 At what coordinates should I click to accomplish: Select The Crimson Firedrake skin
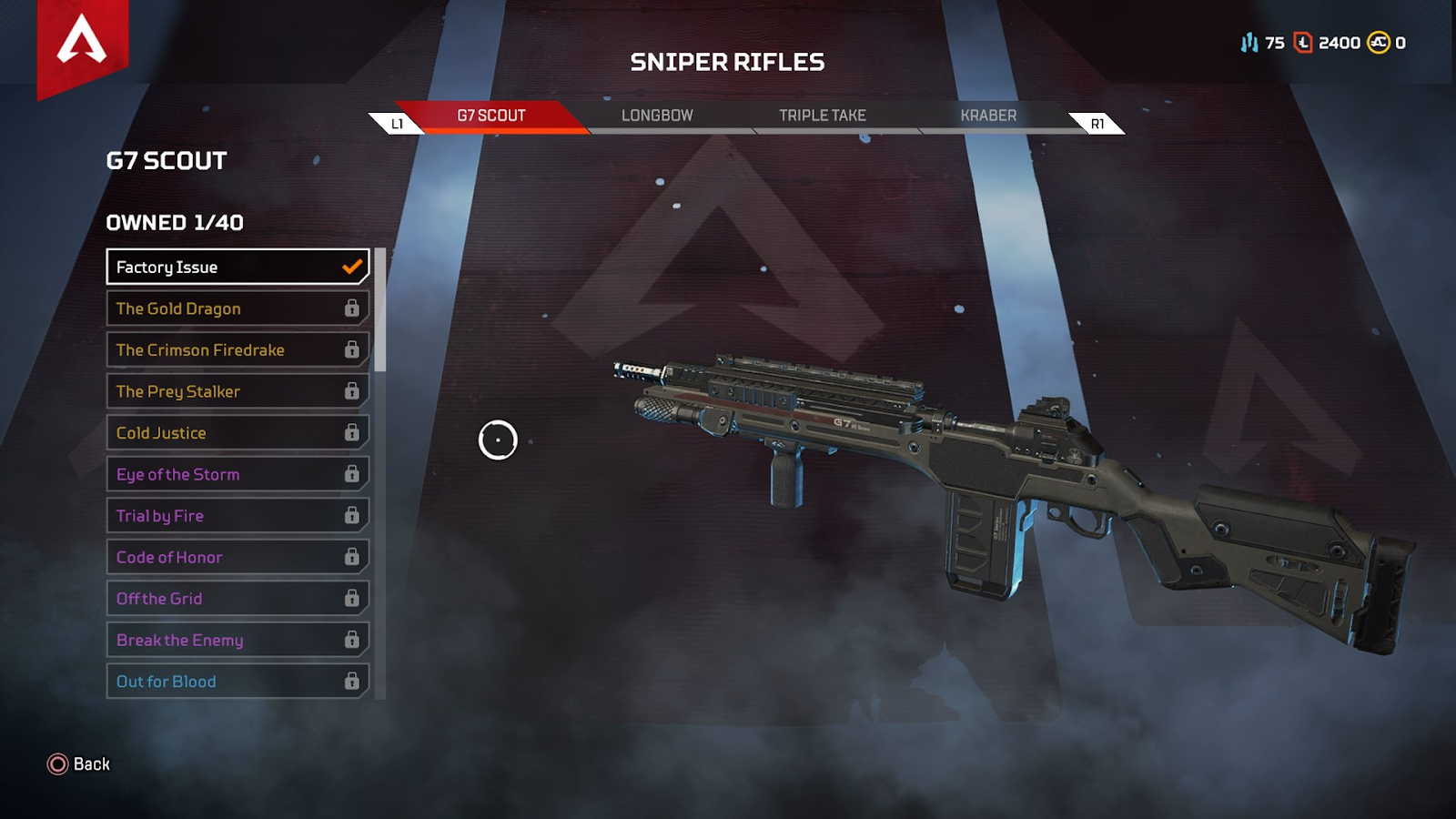point(237,350)
